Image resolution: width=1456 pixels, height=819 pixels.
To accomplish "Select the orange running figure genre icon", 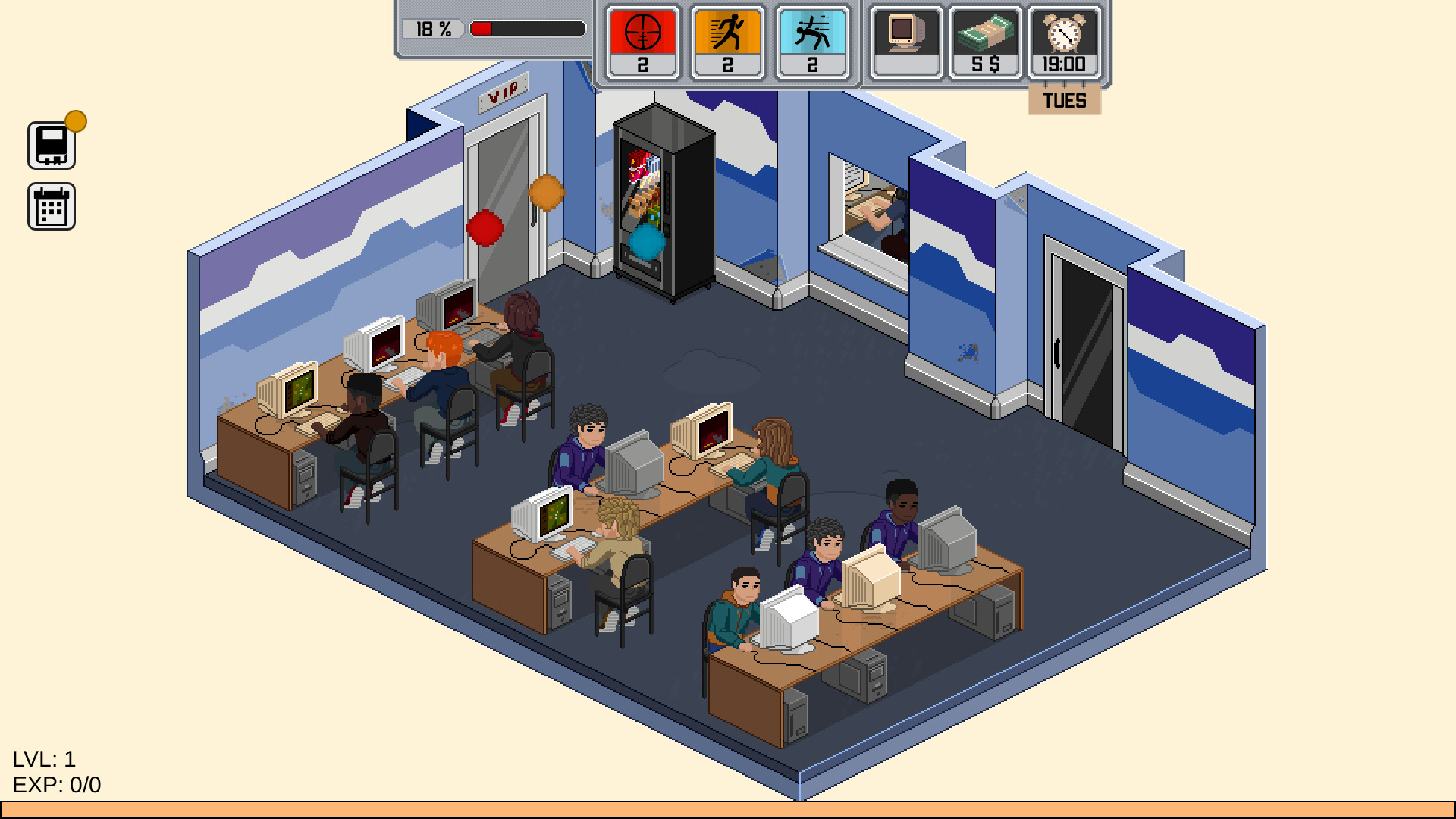I will (728, 30).
